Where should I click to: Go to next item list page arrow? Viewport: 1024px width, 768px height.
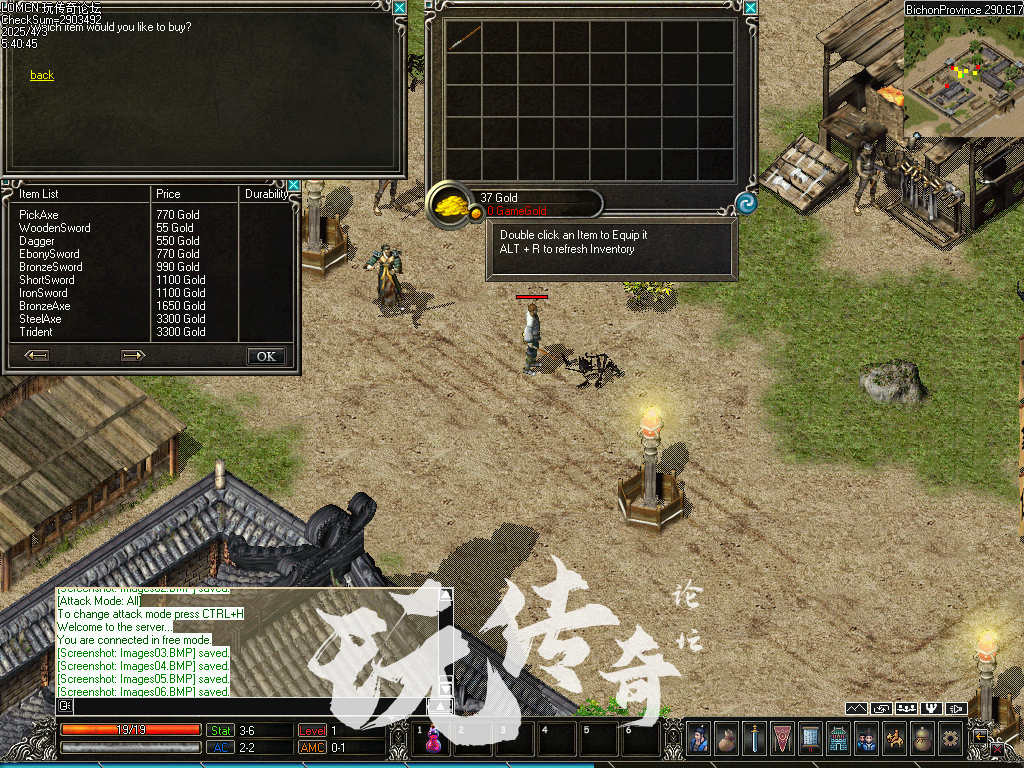[x=133, y=355]
